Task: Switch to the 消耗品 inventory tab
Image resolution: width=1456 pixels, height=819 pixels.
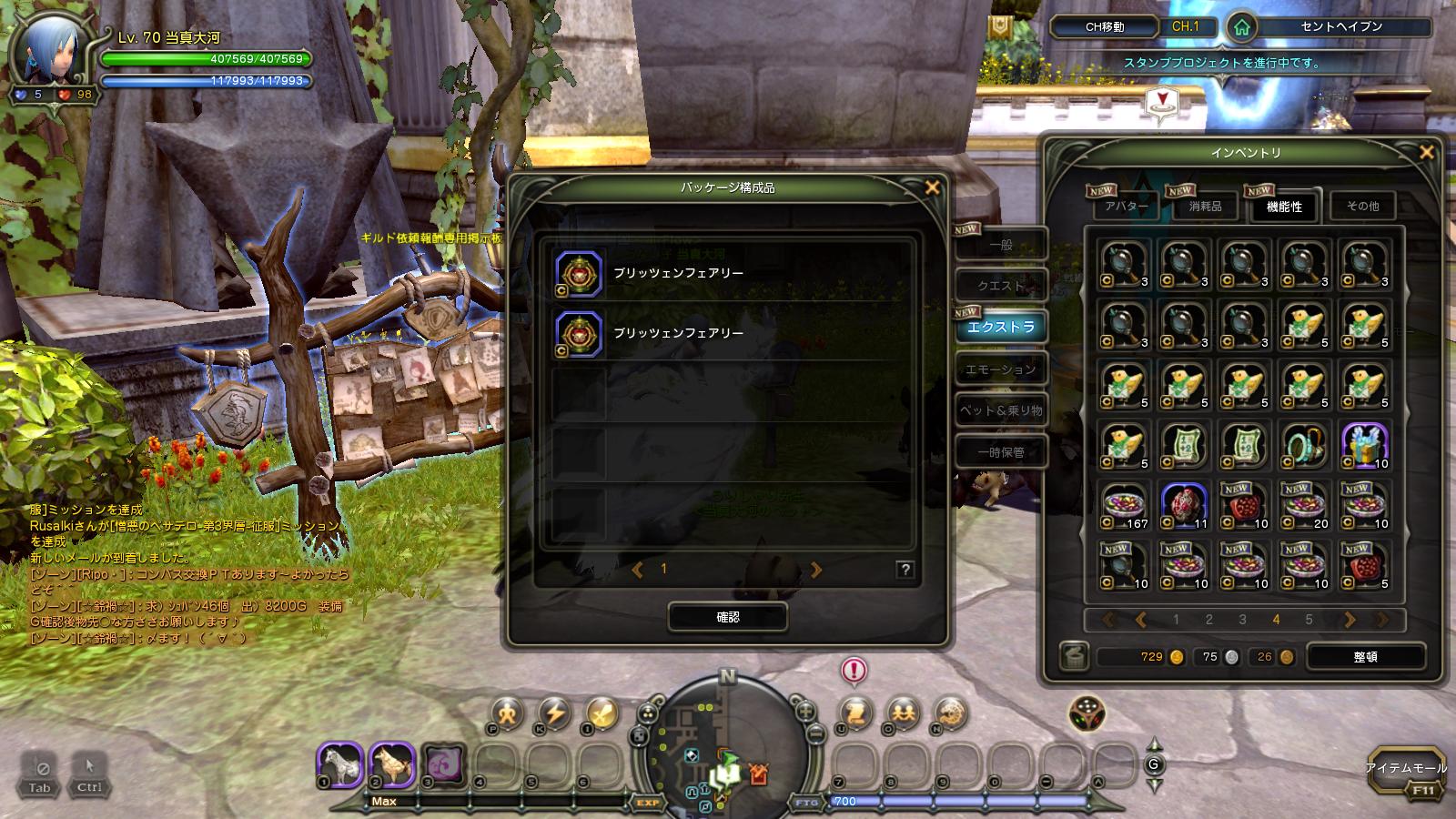Action: point(1205,207)
